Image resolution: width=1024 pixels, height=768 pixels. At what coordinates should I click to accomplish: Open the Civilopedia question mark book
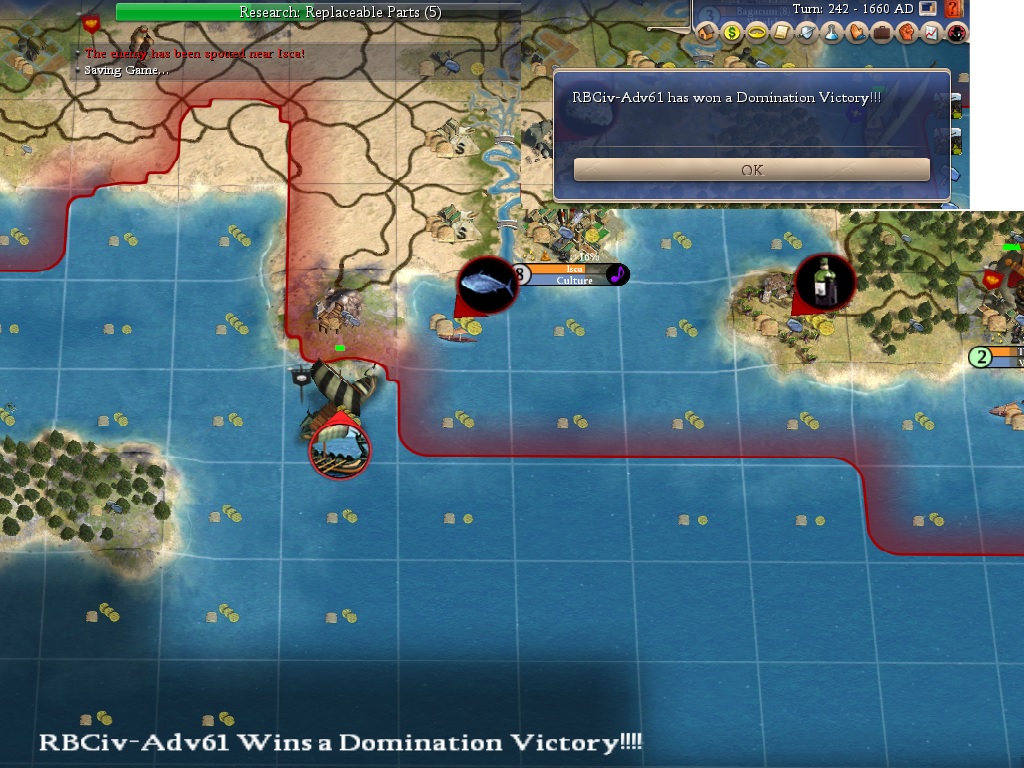tap(953, 9)
